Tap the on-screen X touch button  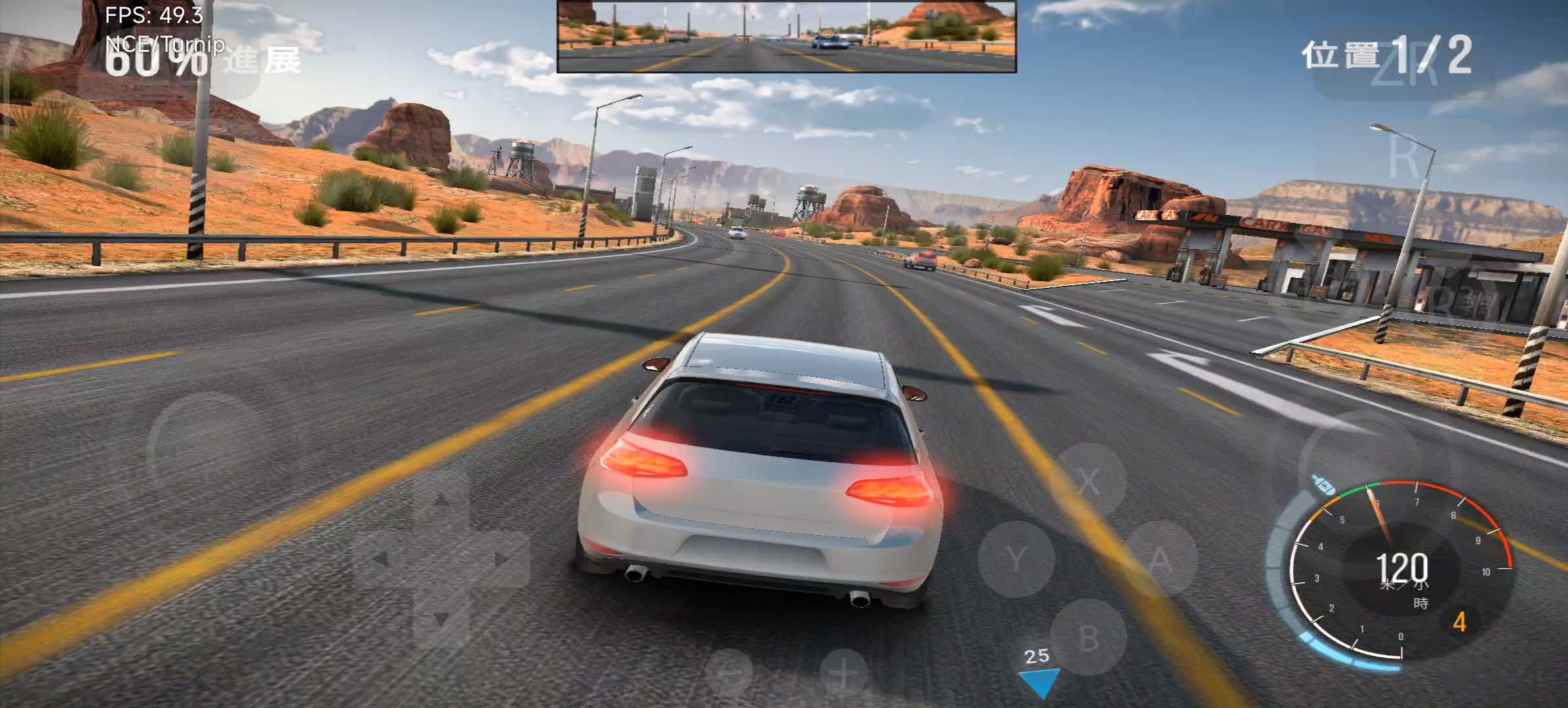(1089, 482)
